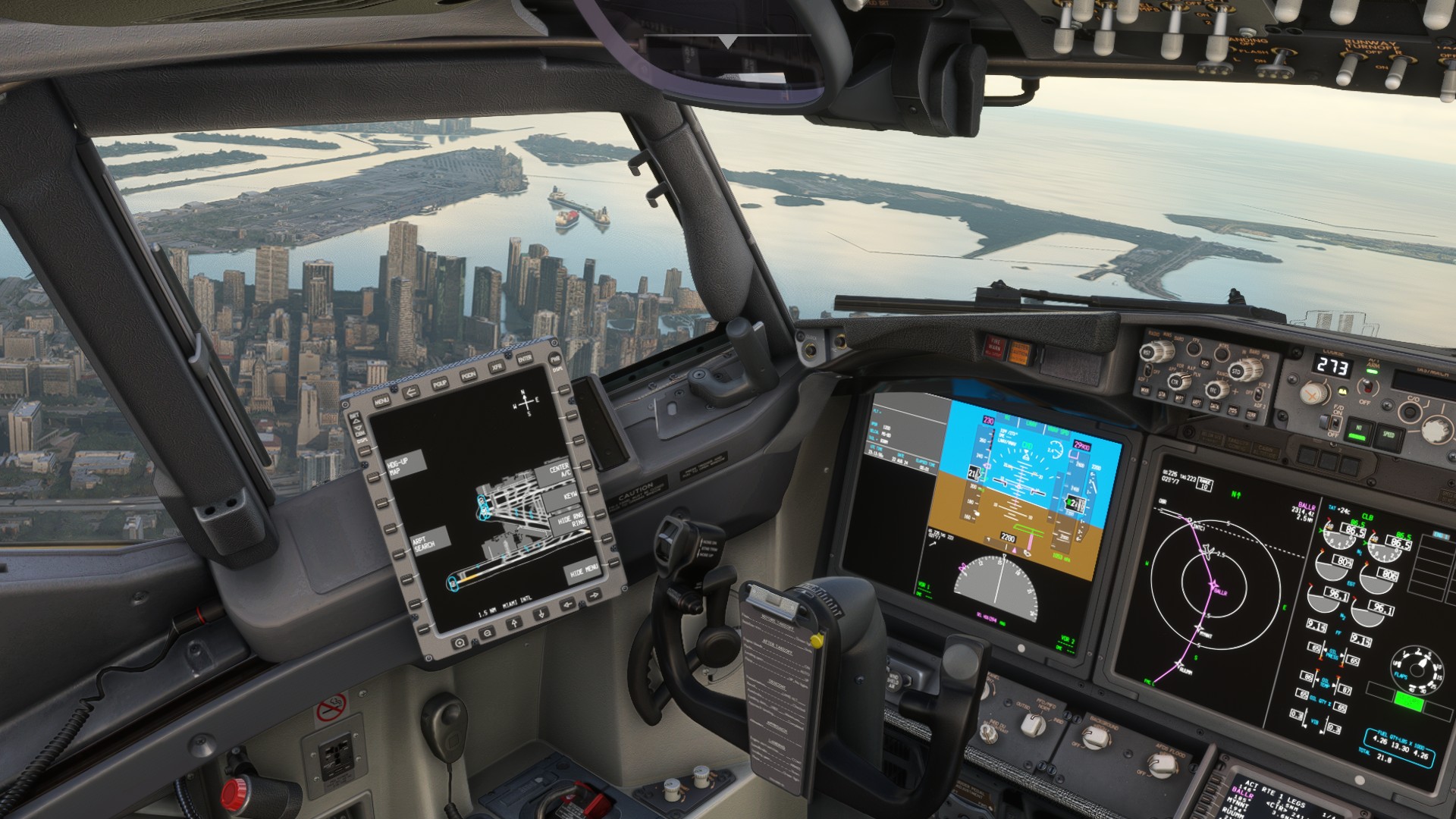Rotate the COURSE selector knob showing 273
The width and height of the screenshot is (1456, 819).
coord(1313,393)
